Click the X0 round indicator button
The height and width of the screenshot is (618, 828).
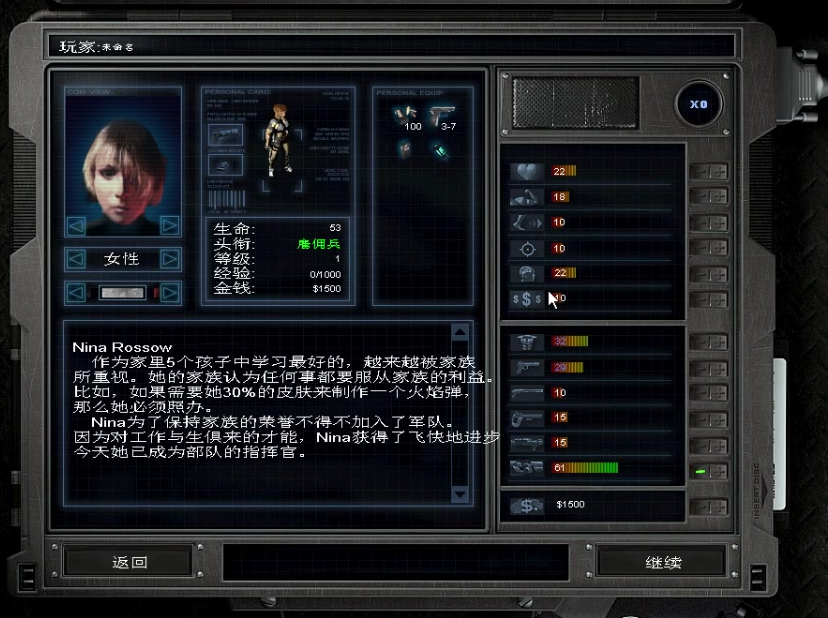(698, 104)
